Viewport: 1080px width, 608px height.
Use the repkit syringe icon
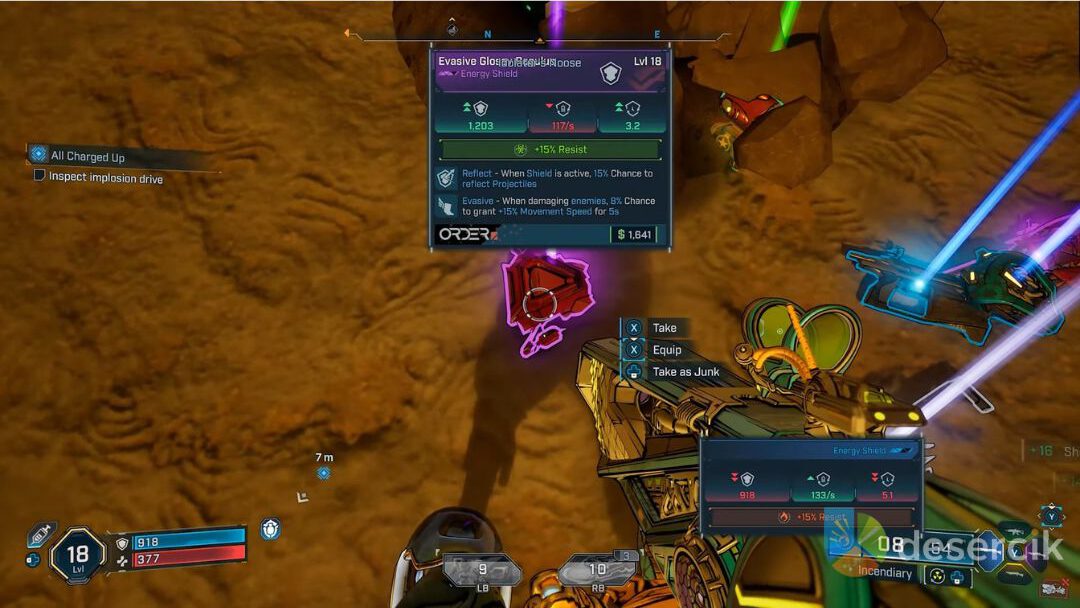tap(41, 534)
